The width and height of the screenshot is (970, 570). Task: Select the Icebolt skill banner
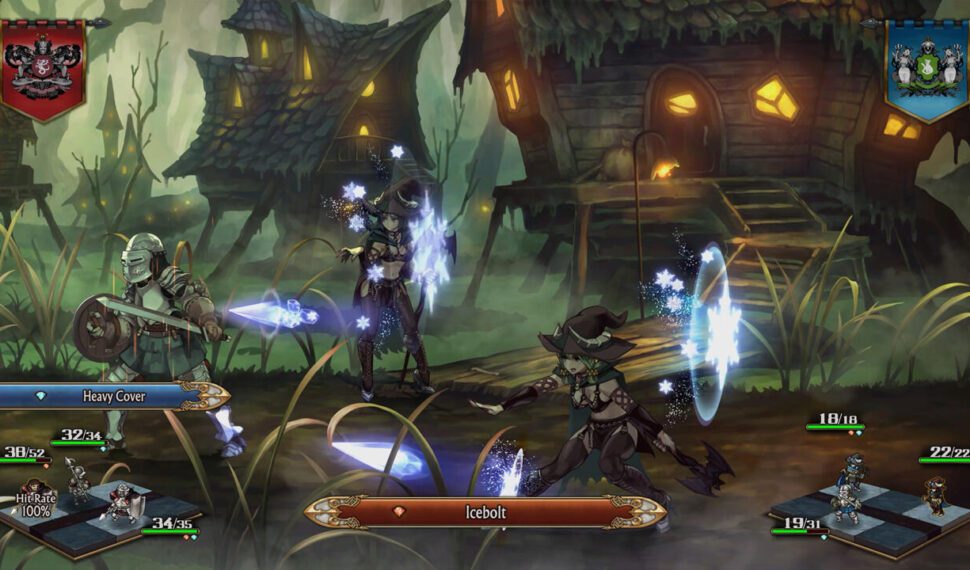pyautogui.click(x=485, y=511)
